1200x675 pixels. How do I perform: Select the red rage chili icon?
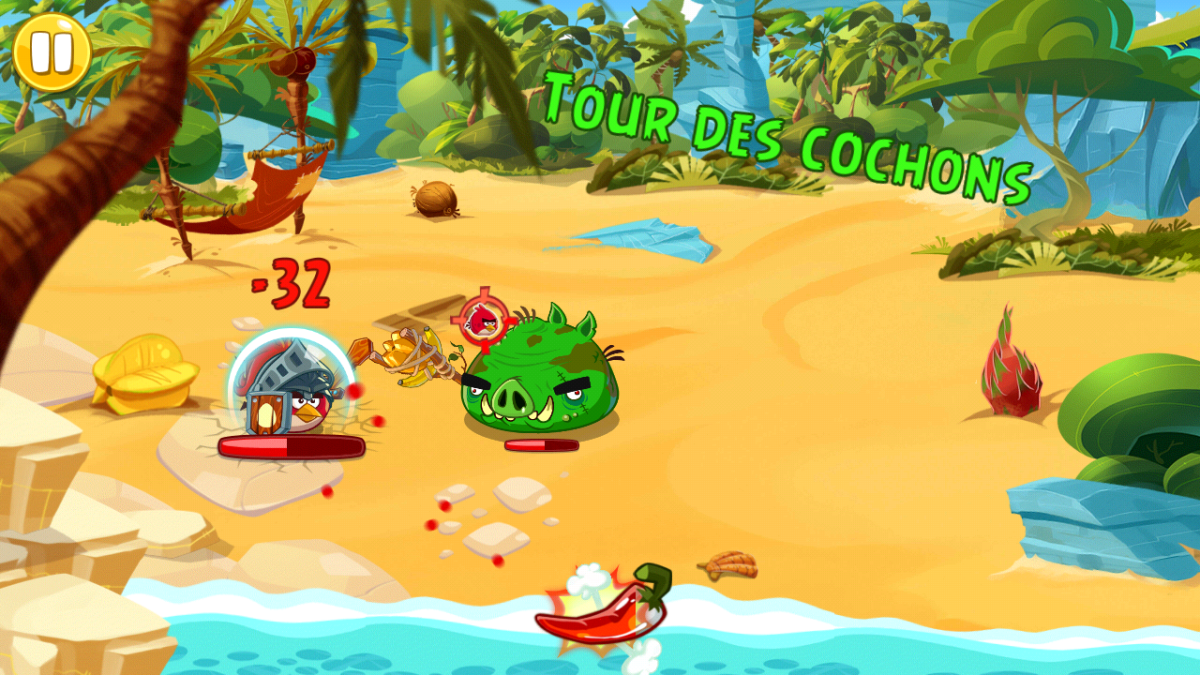[x=602, y=608]
